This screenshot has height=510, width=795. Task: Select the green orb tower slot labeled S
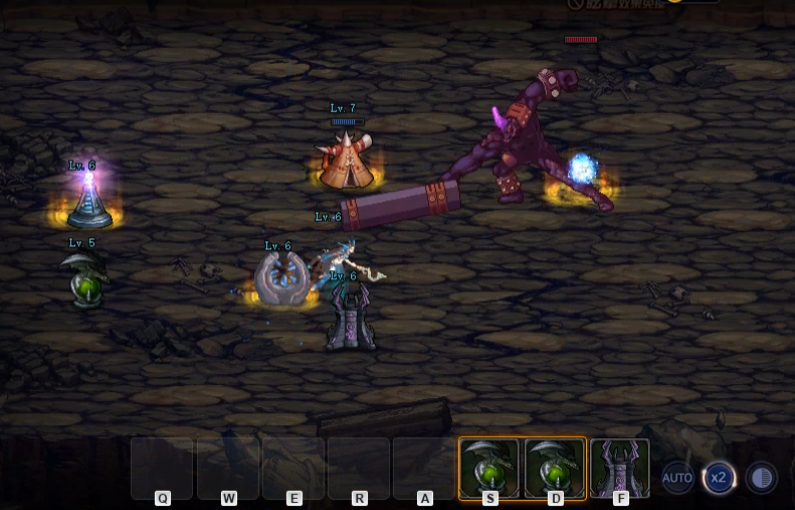tap(489, 467)
